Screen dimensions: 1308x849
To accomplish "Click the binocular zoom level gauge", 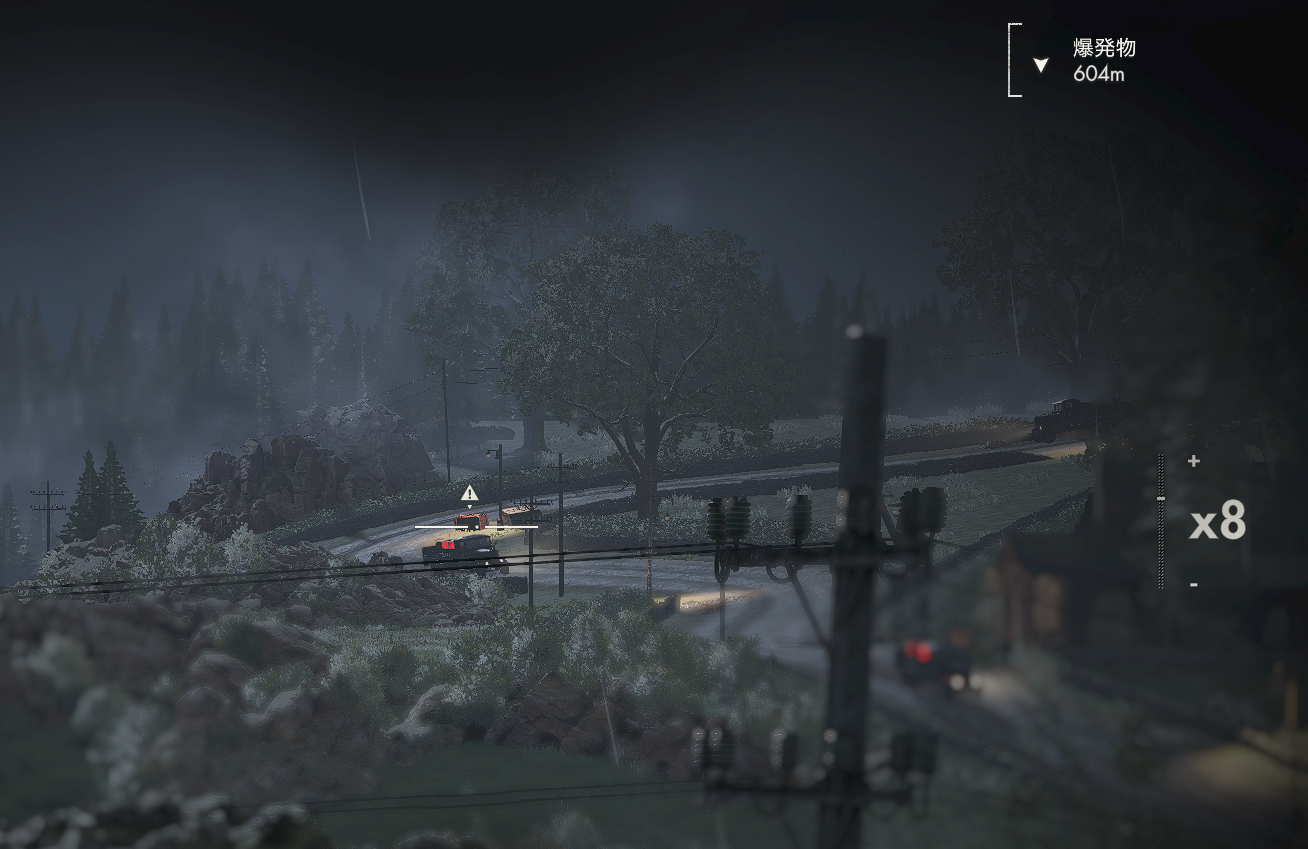I will tap(1161, 521).
